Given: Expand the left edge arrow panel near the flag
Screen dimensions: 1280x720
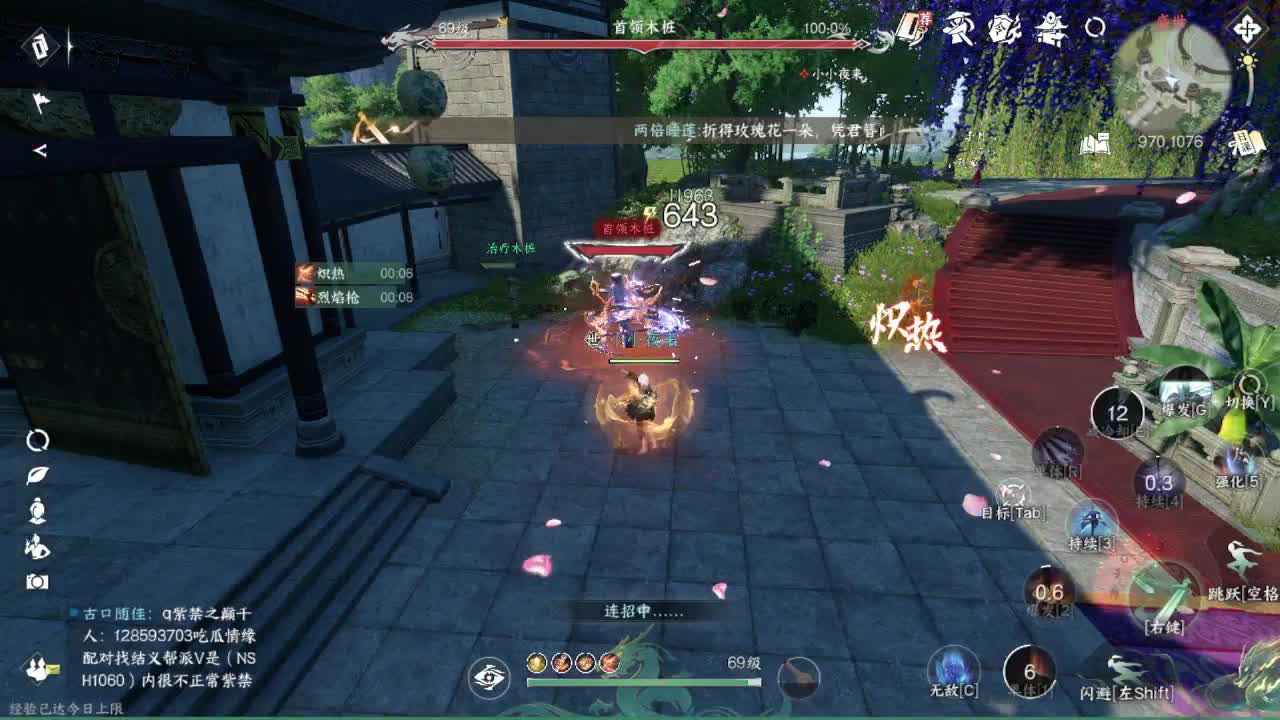Looking at the screenshot, I should 40,152.
